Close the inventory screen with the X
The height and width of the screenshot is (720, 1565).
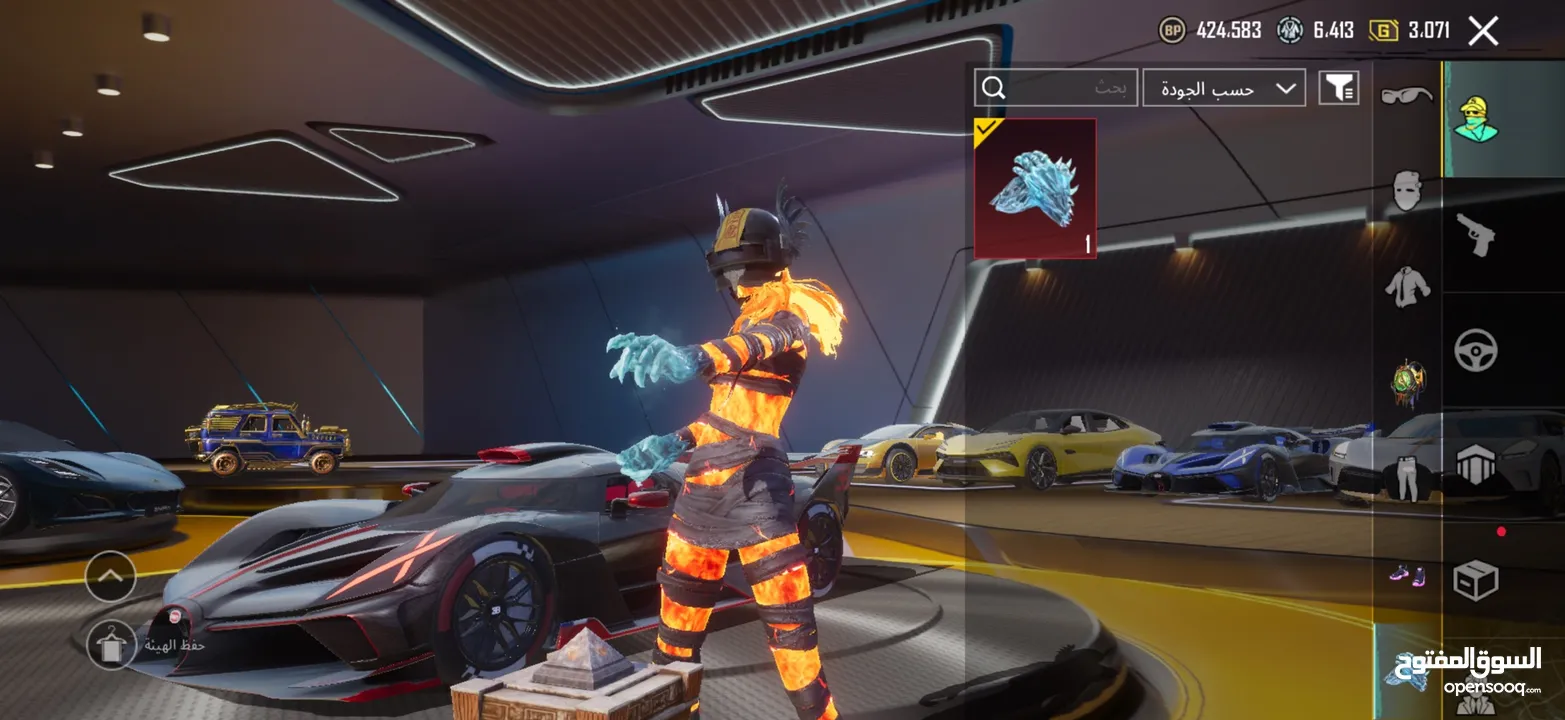pos(1483,31)
